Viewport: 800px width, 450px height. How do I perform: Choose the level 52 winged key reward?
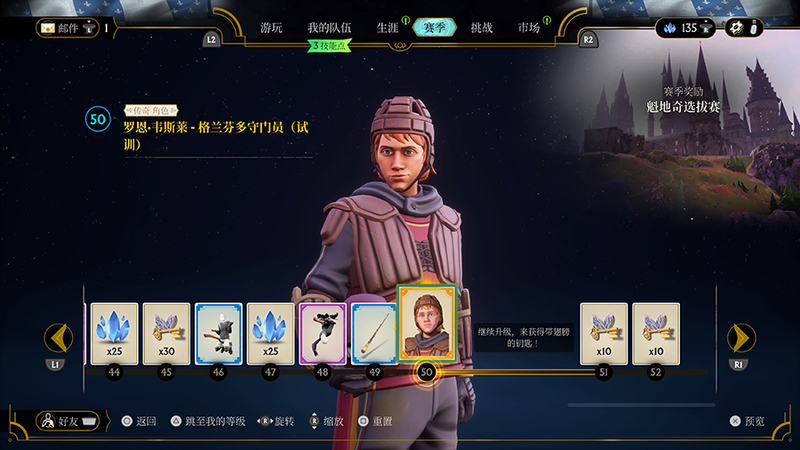[x=655, y=332]
